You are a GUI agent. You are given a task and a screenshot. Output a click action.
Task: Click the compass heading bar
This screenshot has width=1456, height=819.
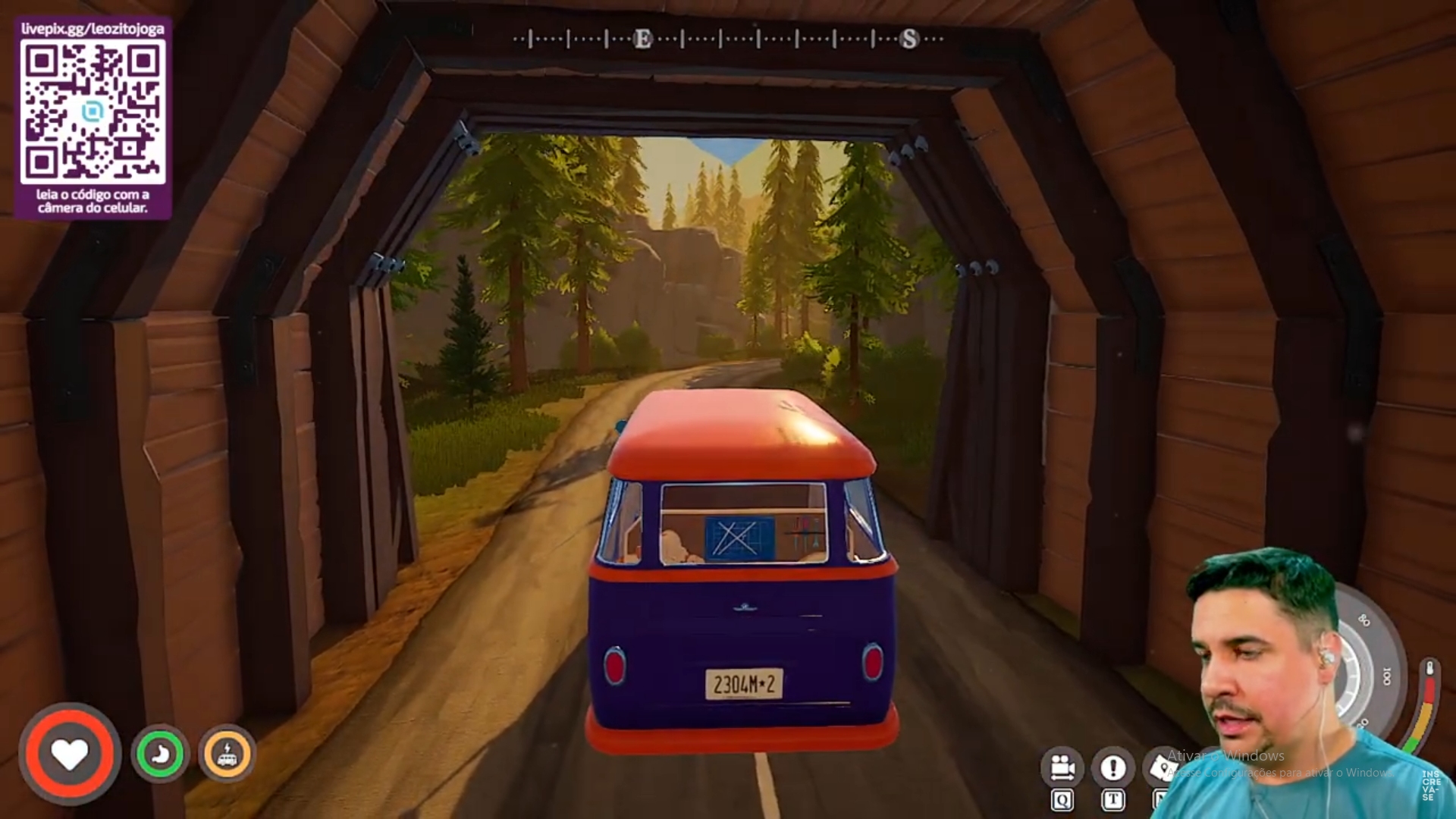[728, 39]
